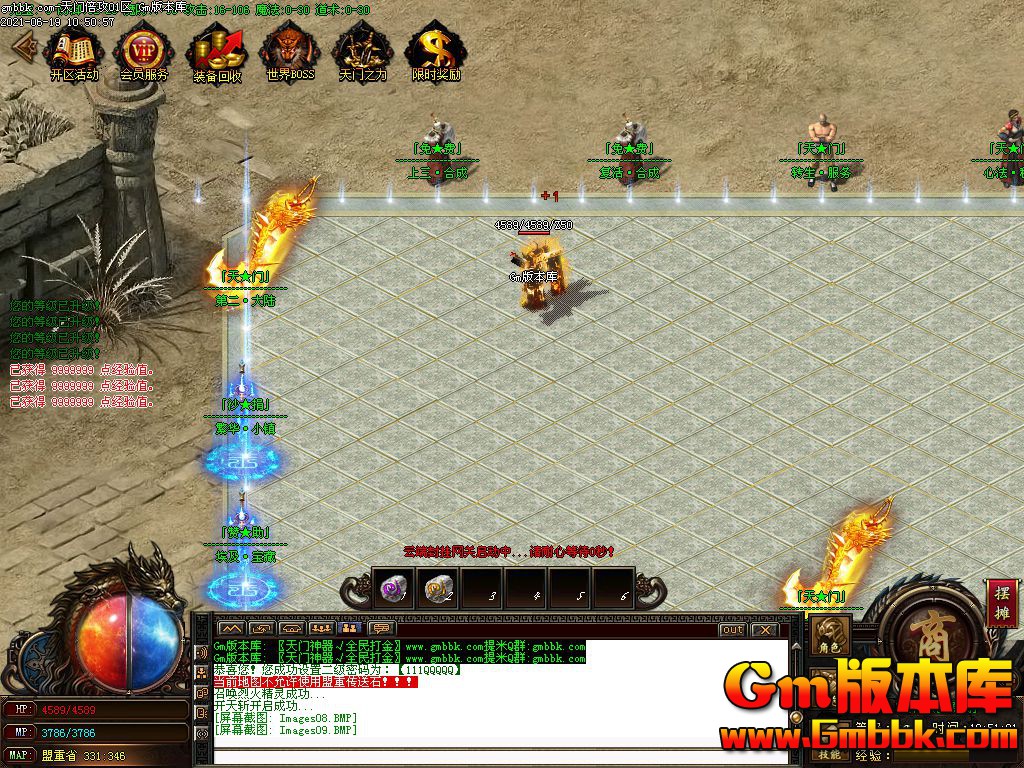Viewport: 1024px width, 768px height.
Task: Open the 开区活动 server events menu
Action: point(72,52)
